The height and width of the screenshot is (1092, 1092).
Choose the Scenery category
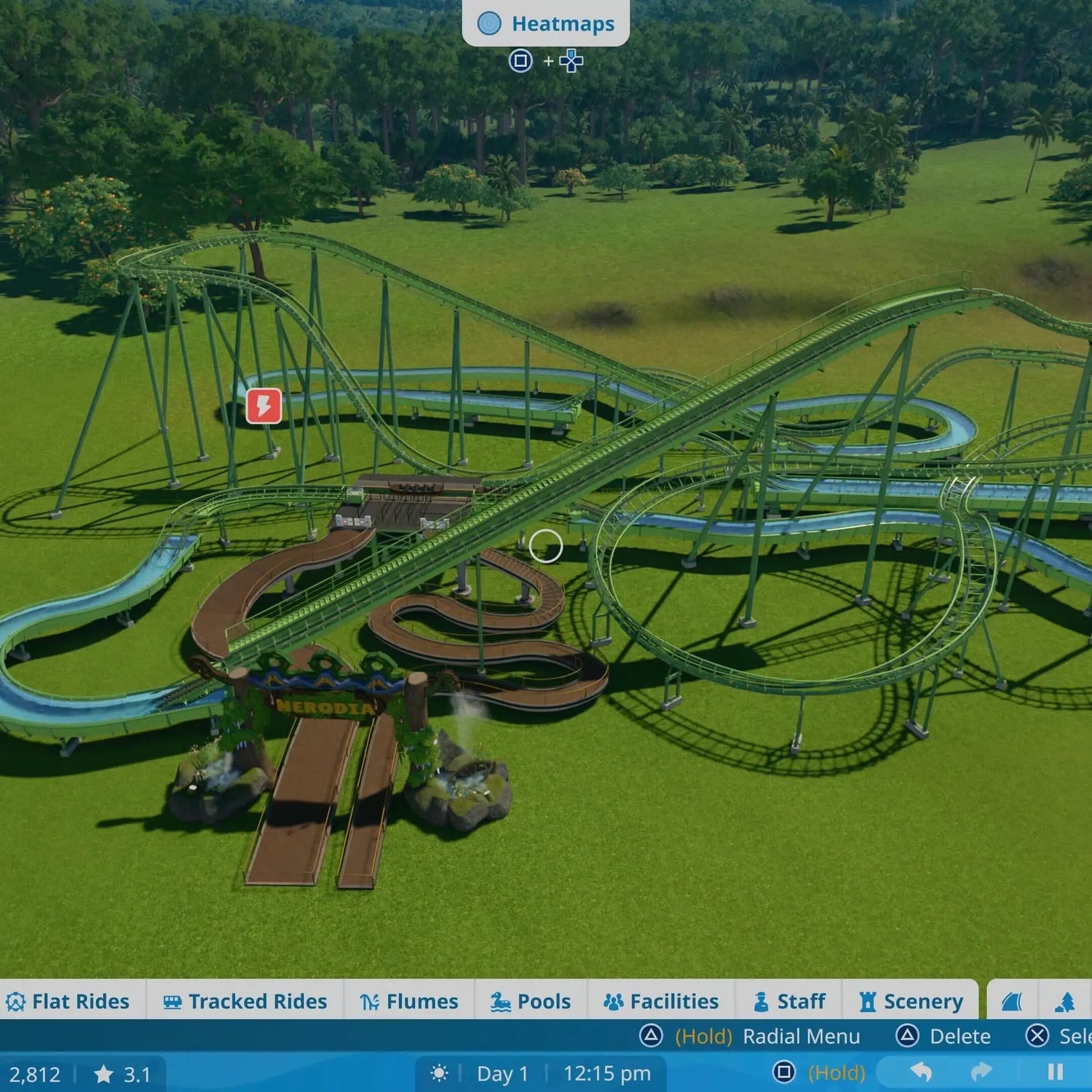[911, 1002]
